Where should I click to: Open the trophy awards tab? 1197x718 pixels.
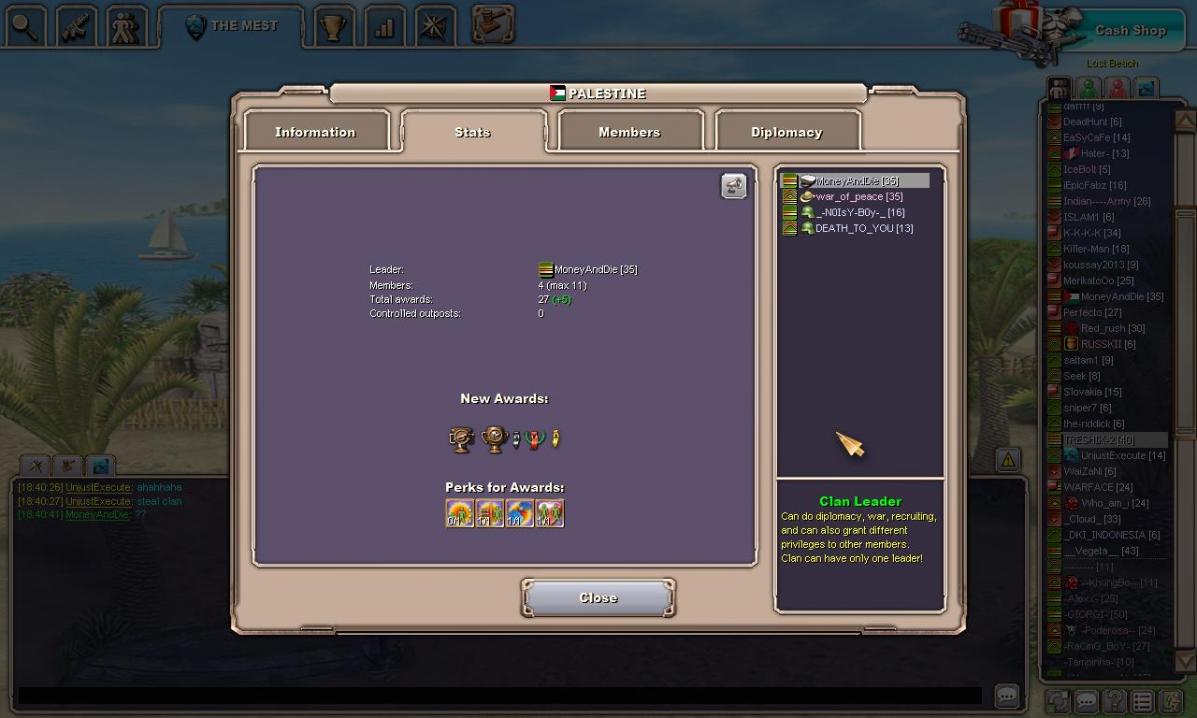coord(333,27)
